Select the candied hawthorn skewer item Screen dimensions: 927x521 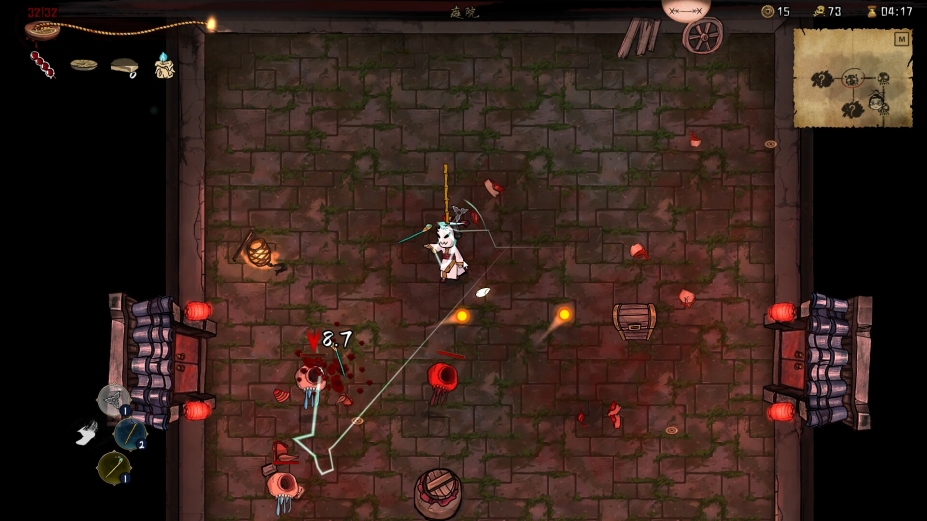(x=42, y=65)
